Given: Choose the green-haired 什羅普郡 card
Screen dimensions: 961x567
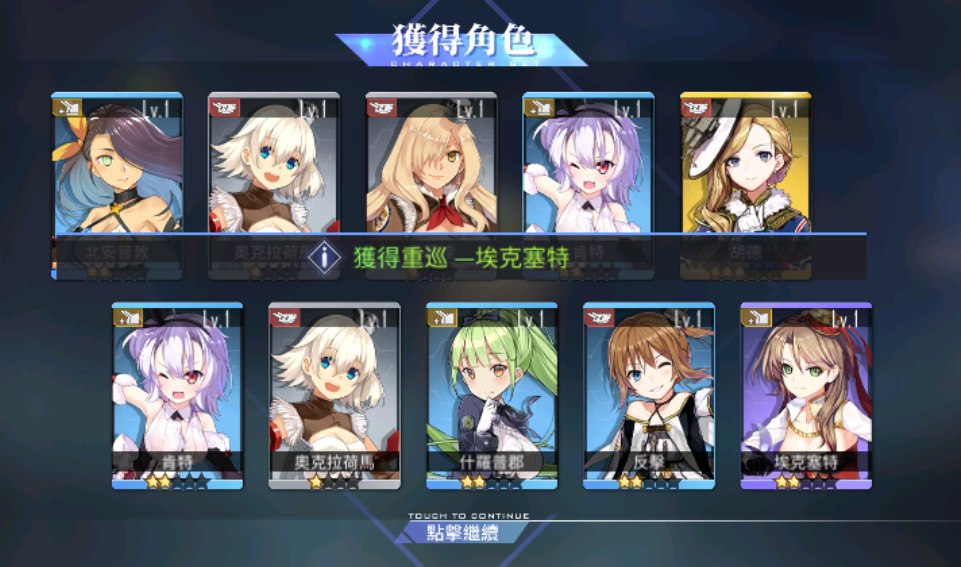Looking at the screenshot, I should (x=491, y=394).
